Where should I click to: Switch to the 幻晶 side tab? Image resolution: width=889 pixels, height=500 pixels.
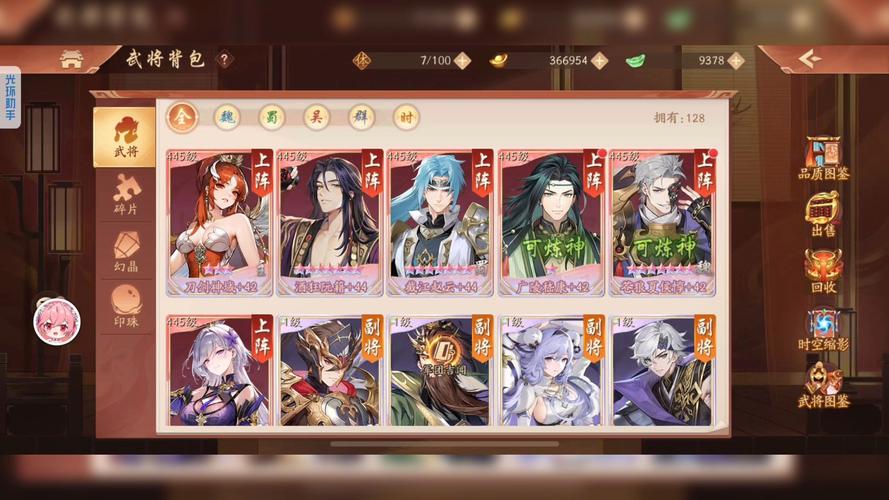pyautogui.click(x=125, y=251)
